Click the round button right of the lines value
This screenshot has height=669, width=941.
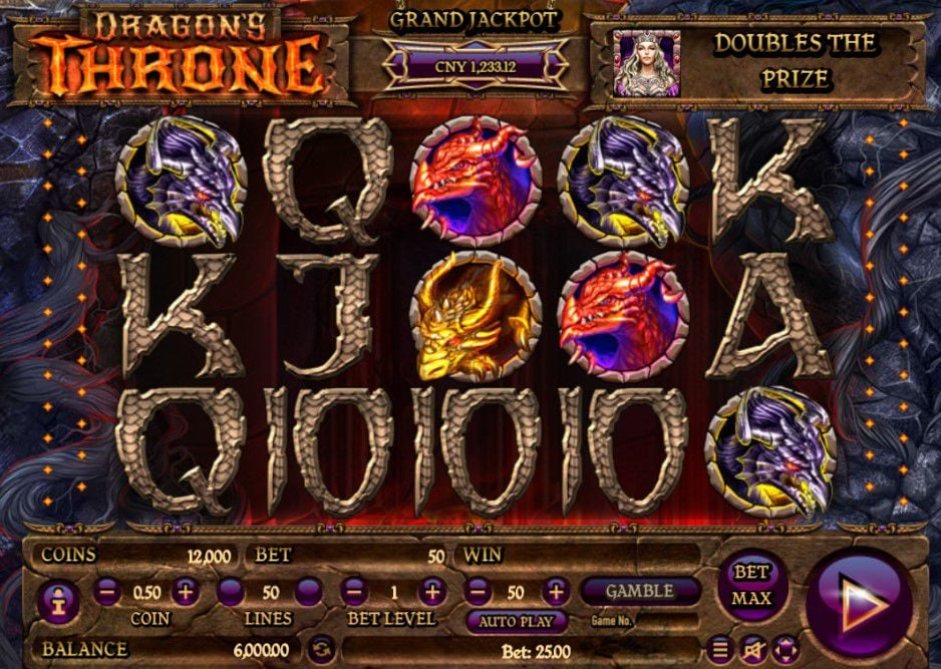(308, 592)
